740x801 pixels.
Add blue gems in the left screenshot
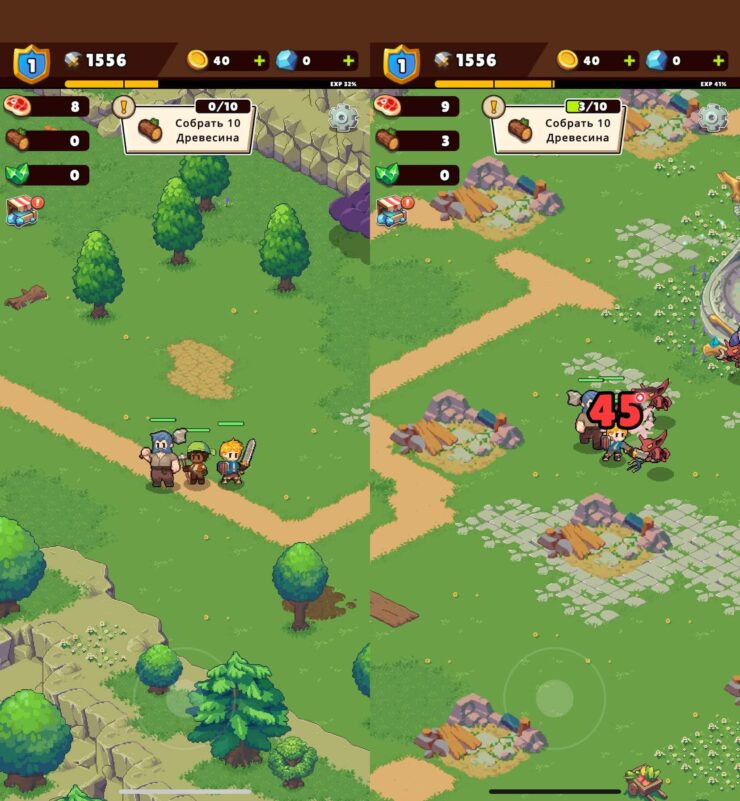coord(348,61)
